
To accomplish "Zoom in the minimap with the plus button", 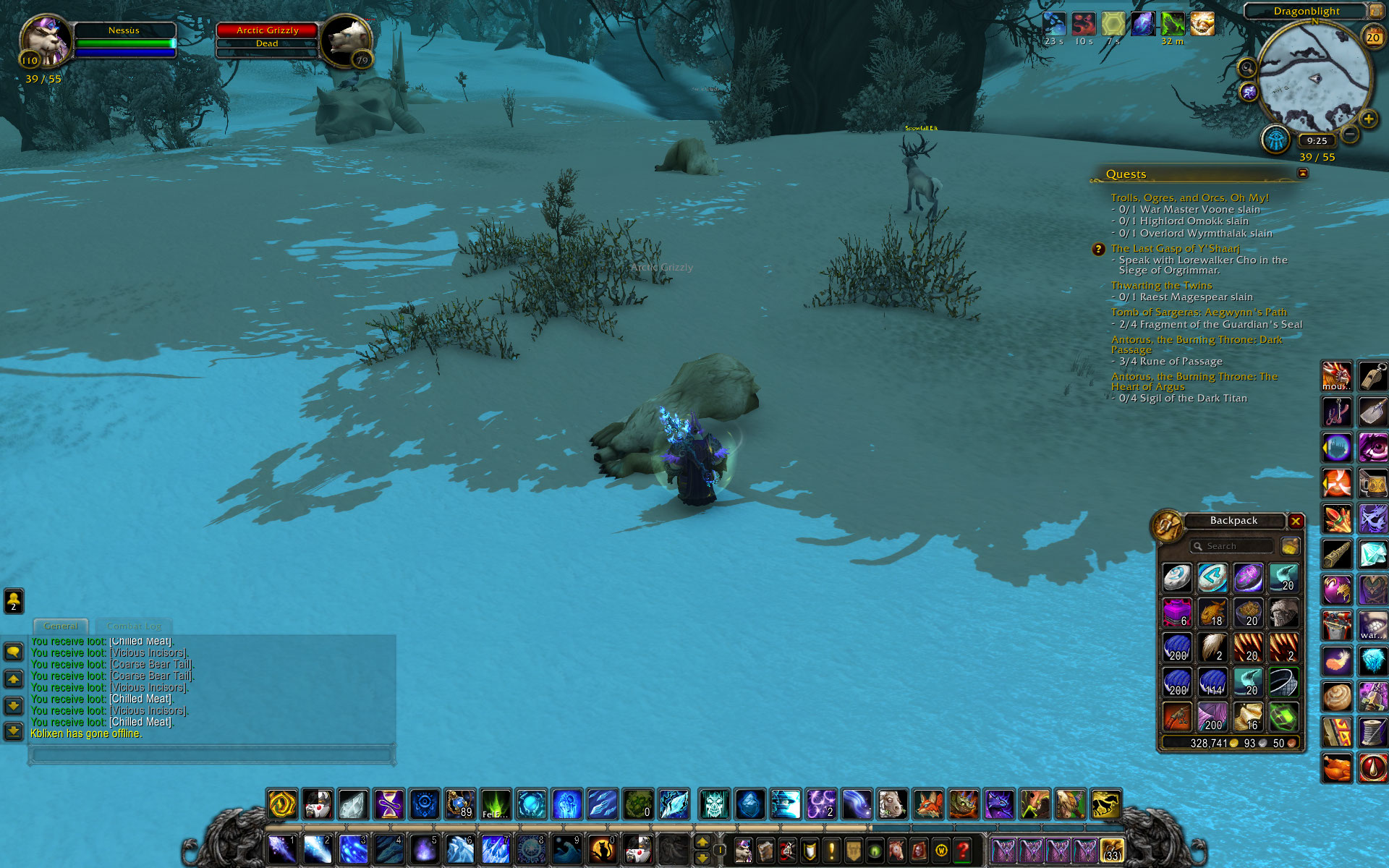I will pyautogui.click(x=1368, y=119).
